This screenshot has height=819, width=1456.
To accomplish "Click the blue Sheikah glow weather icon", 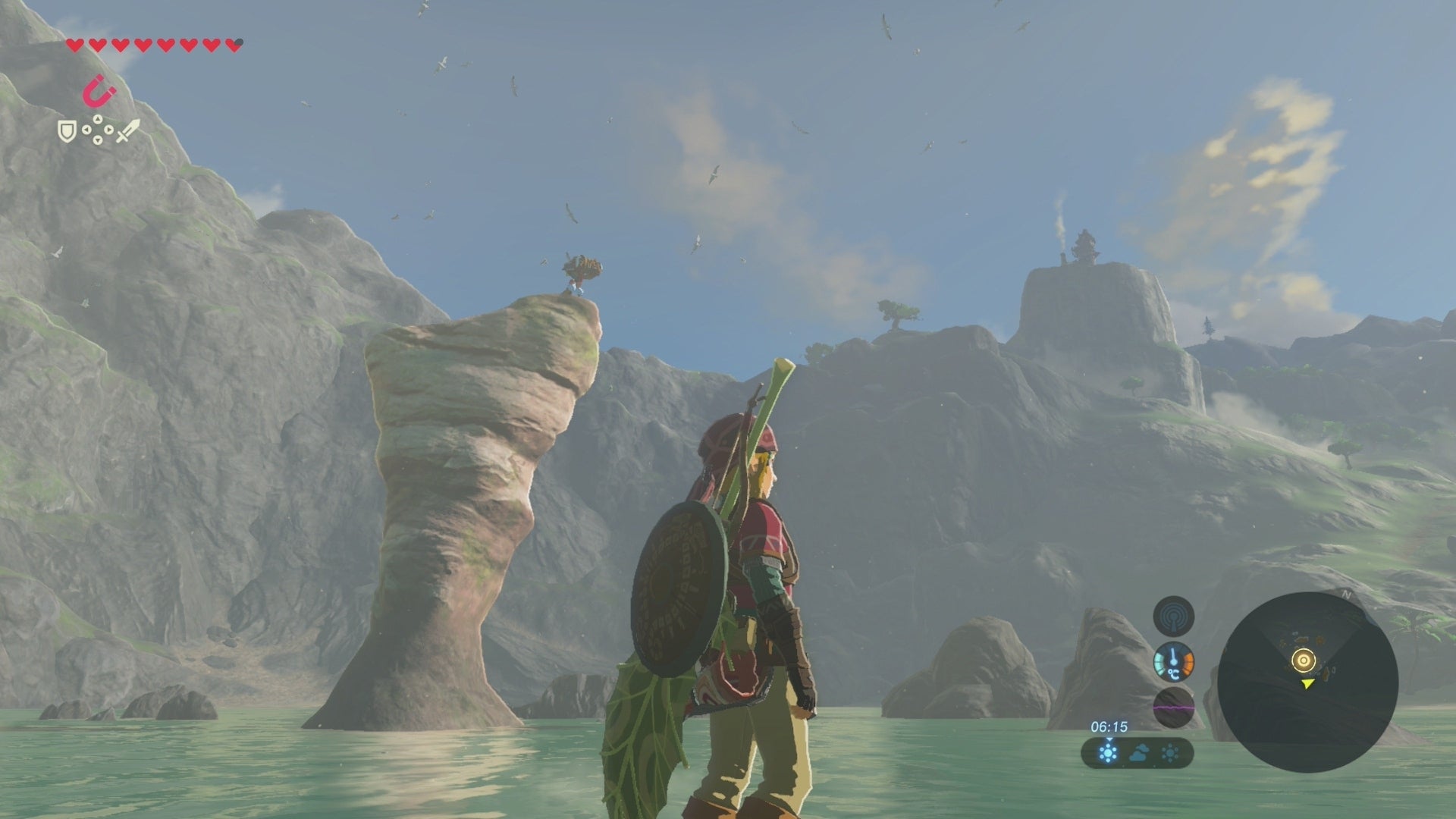I will click(1108, 753).
